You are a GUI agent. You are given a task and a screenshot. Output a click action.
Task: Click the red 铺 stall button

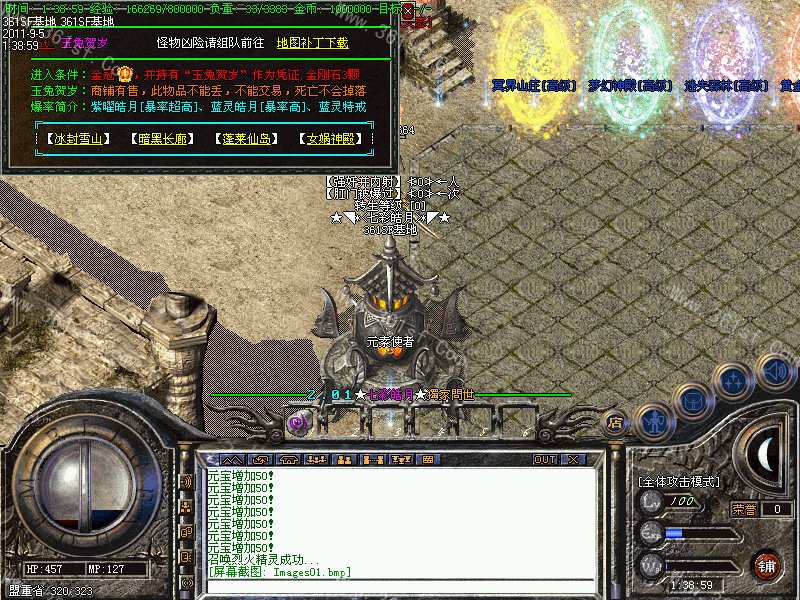(767, 564)
